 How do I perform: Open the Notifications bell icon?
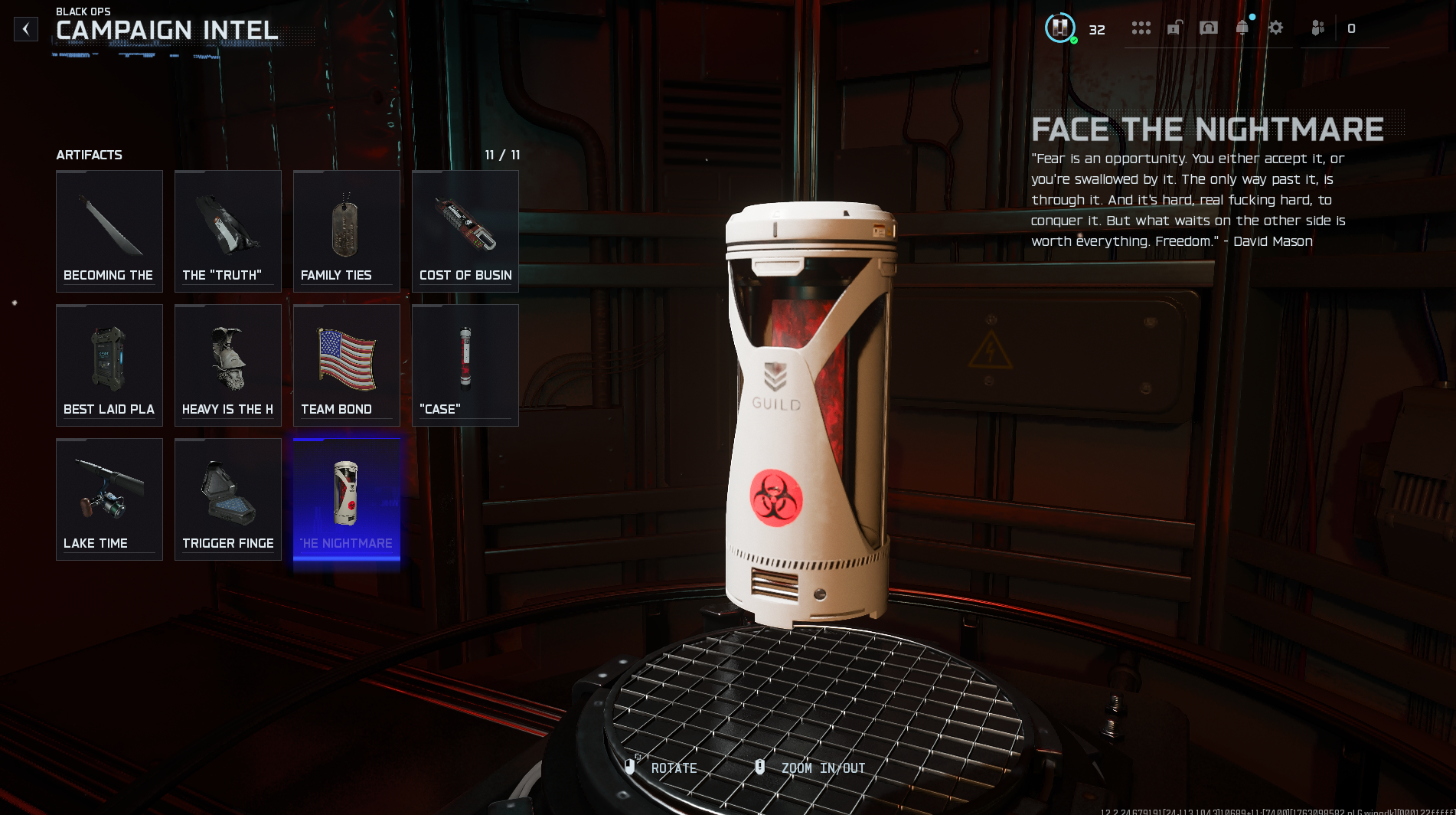pos(1242,28)
